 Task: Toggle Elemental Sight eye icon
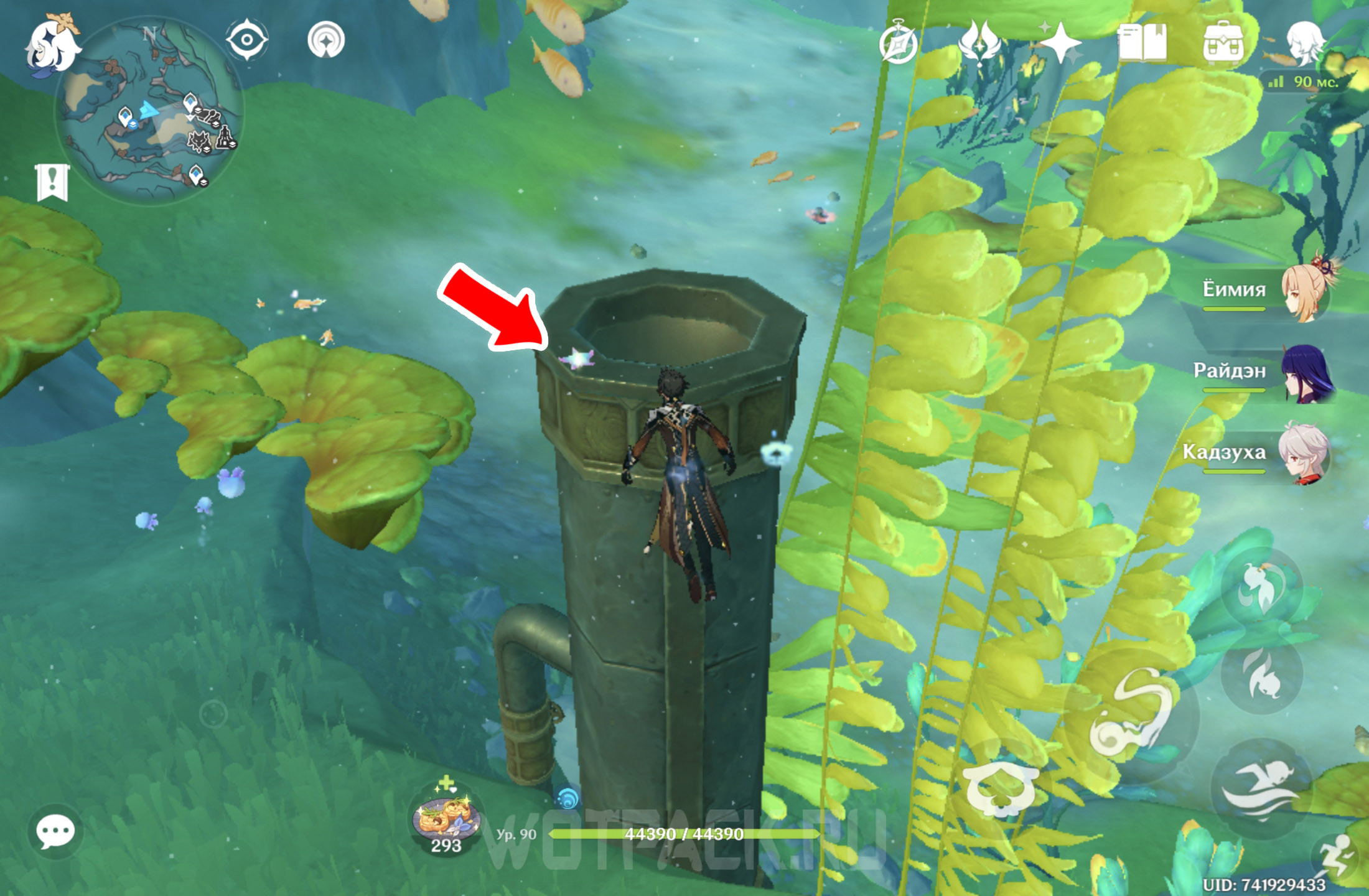(x=247, y=40)
